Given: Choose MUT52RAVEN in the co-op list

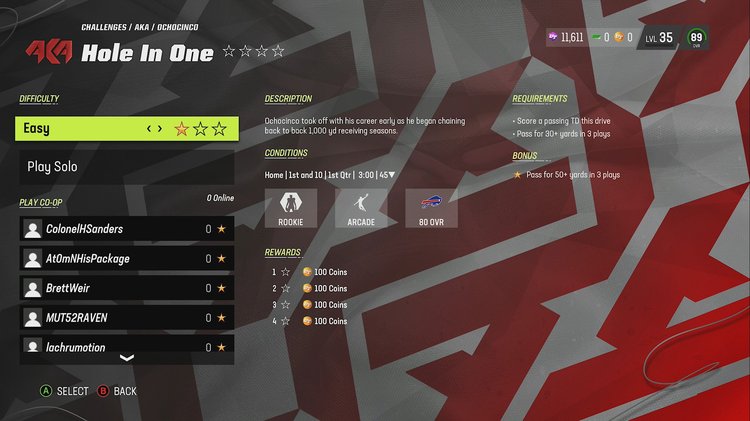Looking at the screenshot, I should click(x=127, y=318).
